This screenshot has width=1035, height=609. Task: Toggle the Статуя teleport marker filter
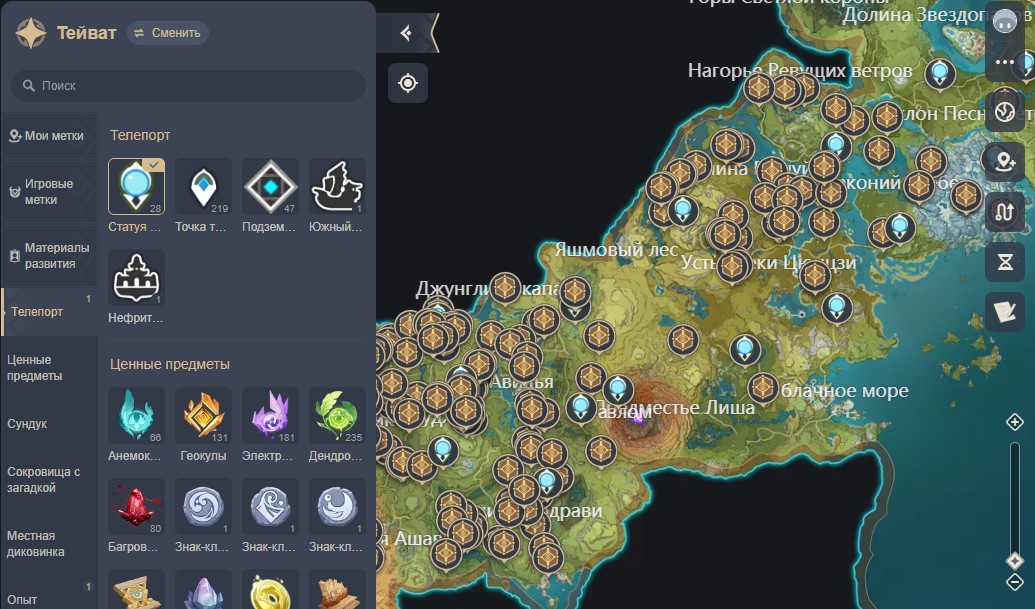pos(136,187)
